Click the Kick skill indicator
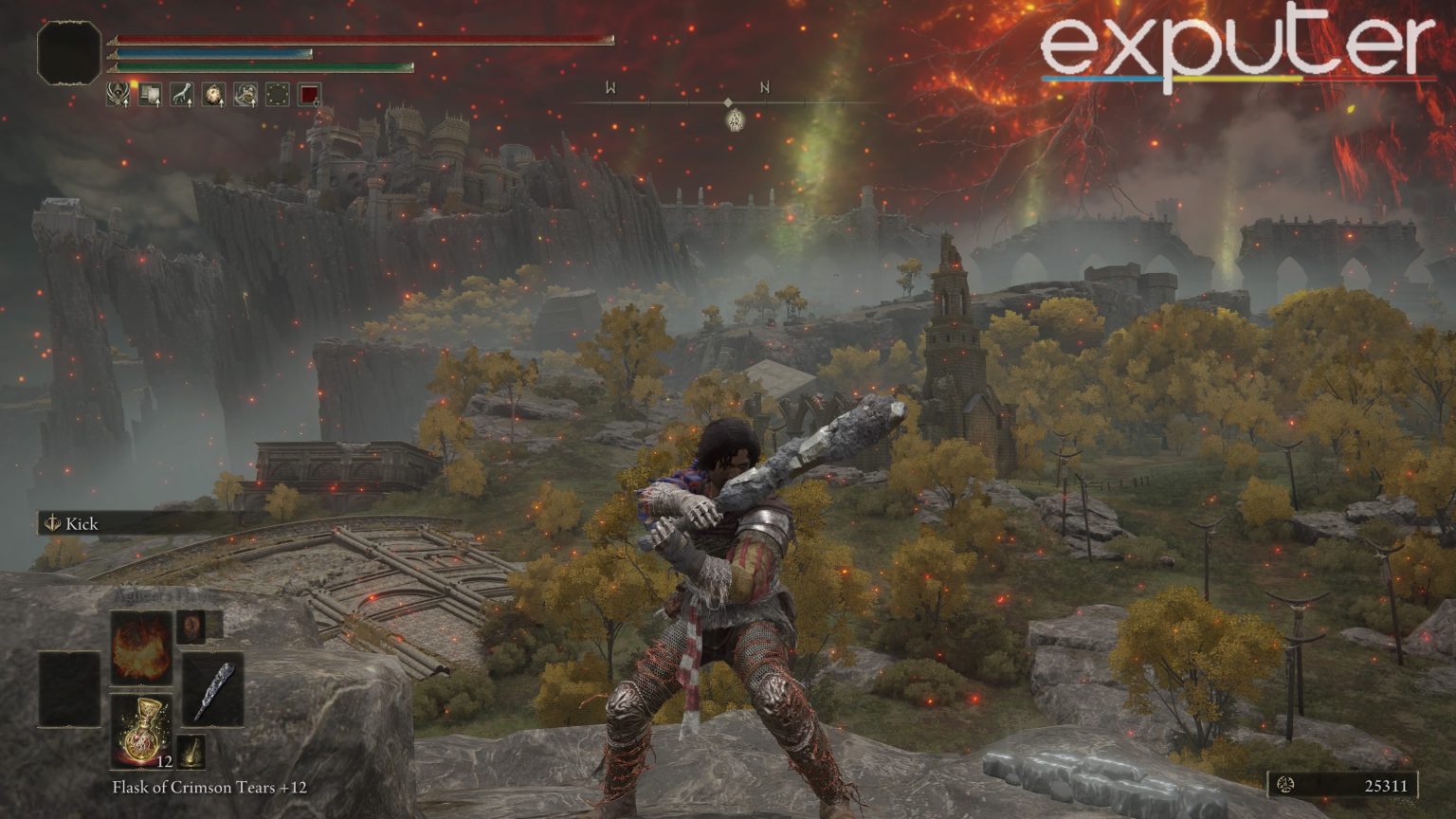The image size is (1456, 819). 66,522
